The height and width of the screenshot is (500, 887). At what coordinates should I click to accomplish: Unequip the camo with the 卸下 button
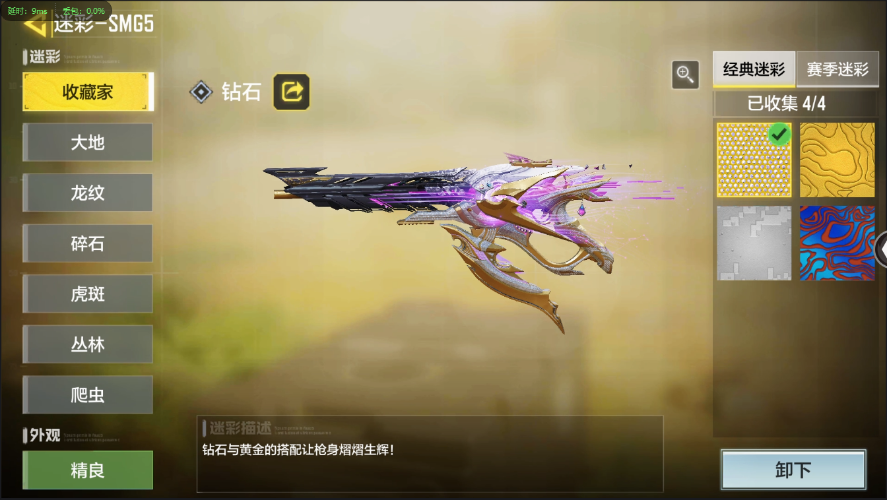[x=793, y=470]
